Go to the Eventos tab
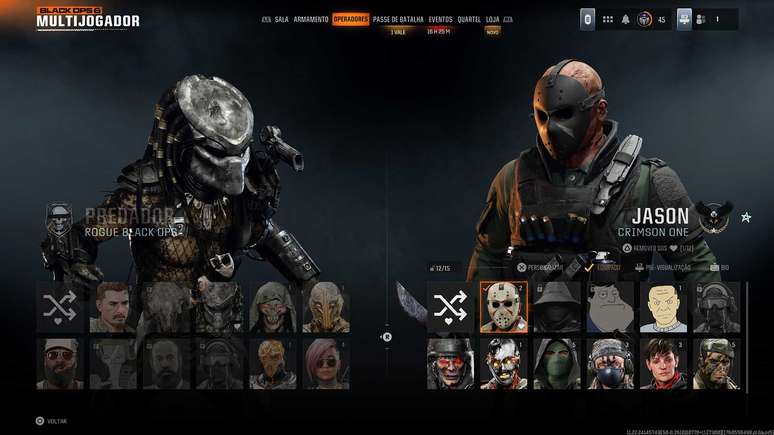Viewport: 774px width, 435px height. 441,19
